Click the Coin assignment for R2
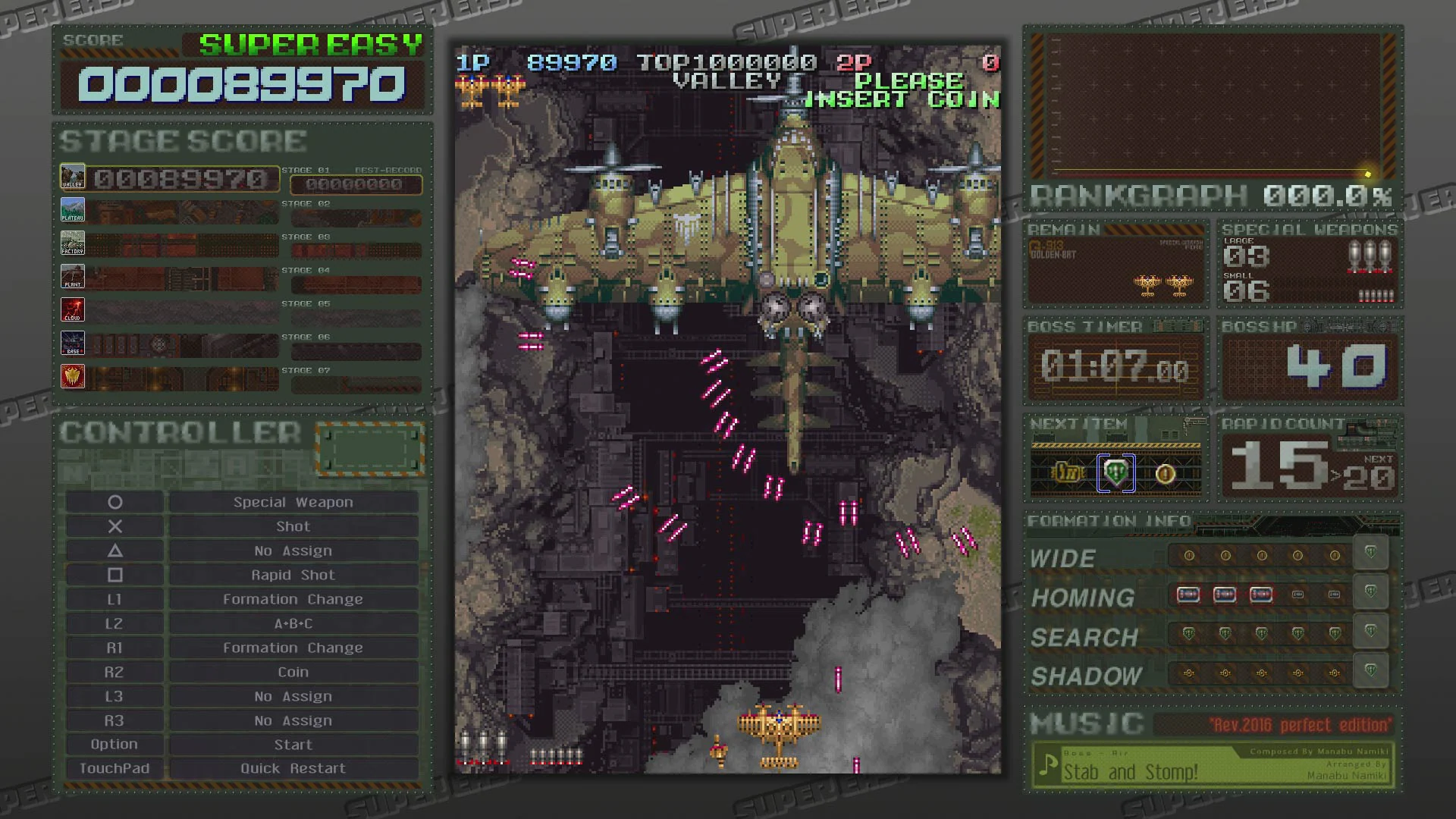Screen dimensions: 1456x819 (x=293, y=671)
